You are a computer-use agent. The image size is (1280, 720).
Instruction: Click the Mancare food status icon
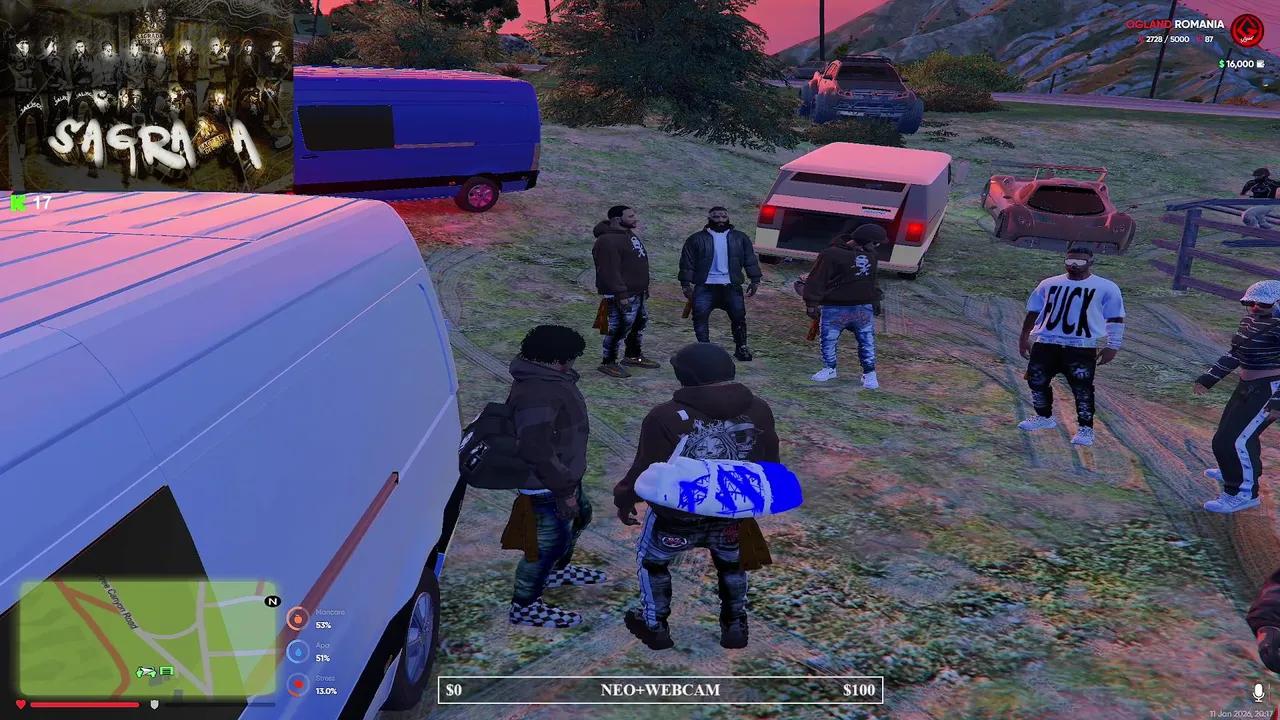pyautogui.click(x=298, y=619)
